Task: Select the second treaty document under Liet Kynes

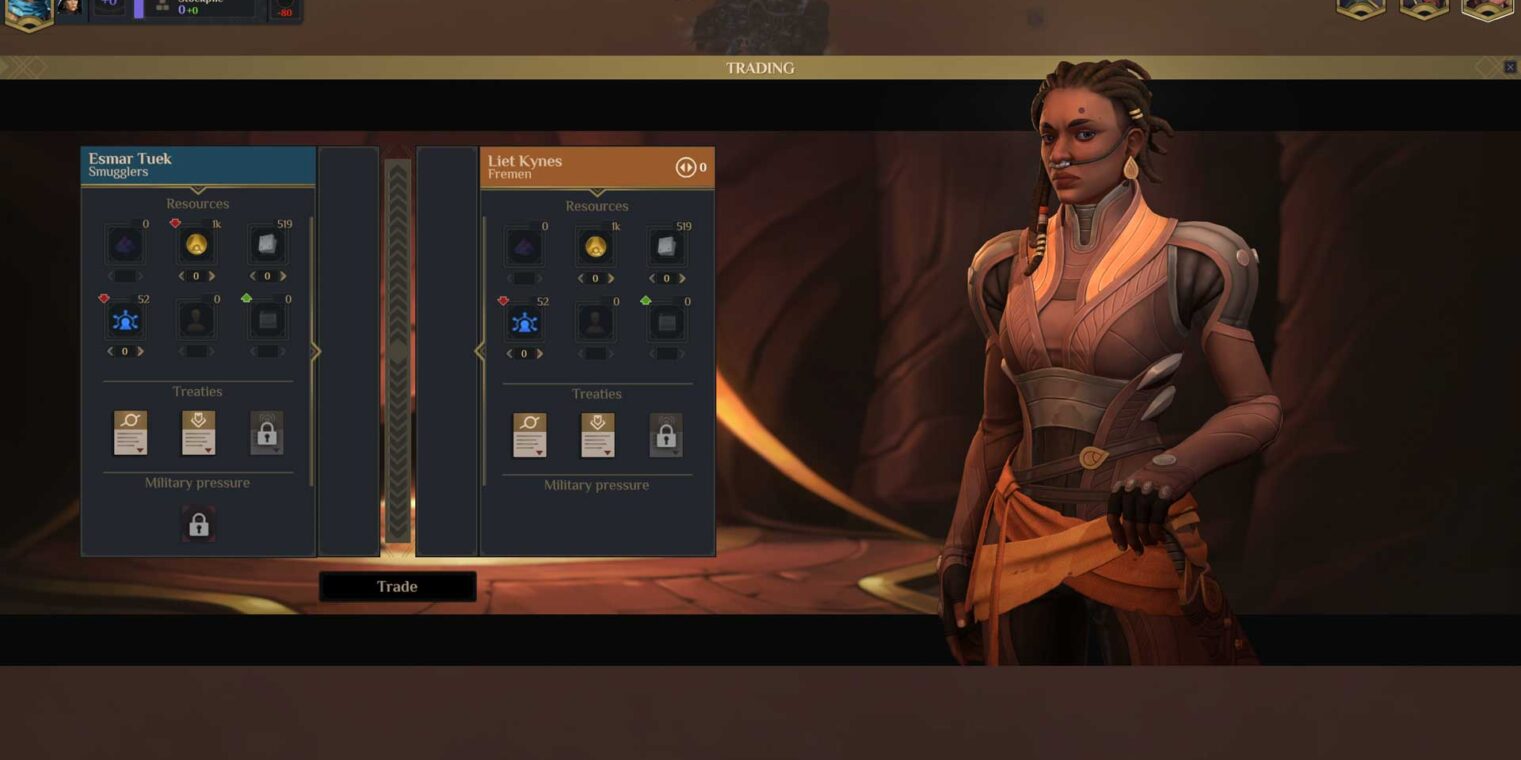Action: [597, 436]
